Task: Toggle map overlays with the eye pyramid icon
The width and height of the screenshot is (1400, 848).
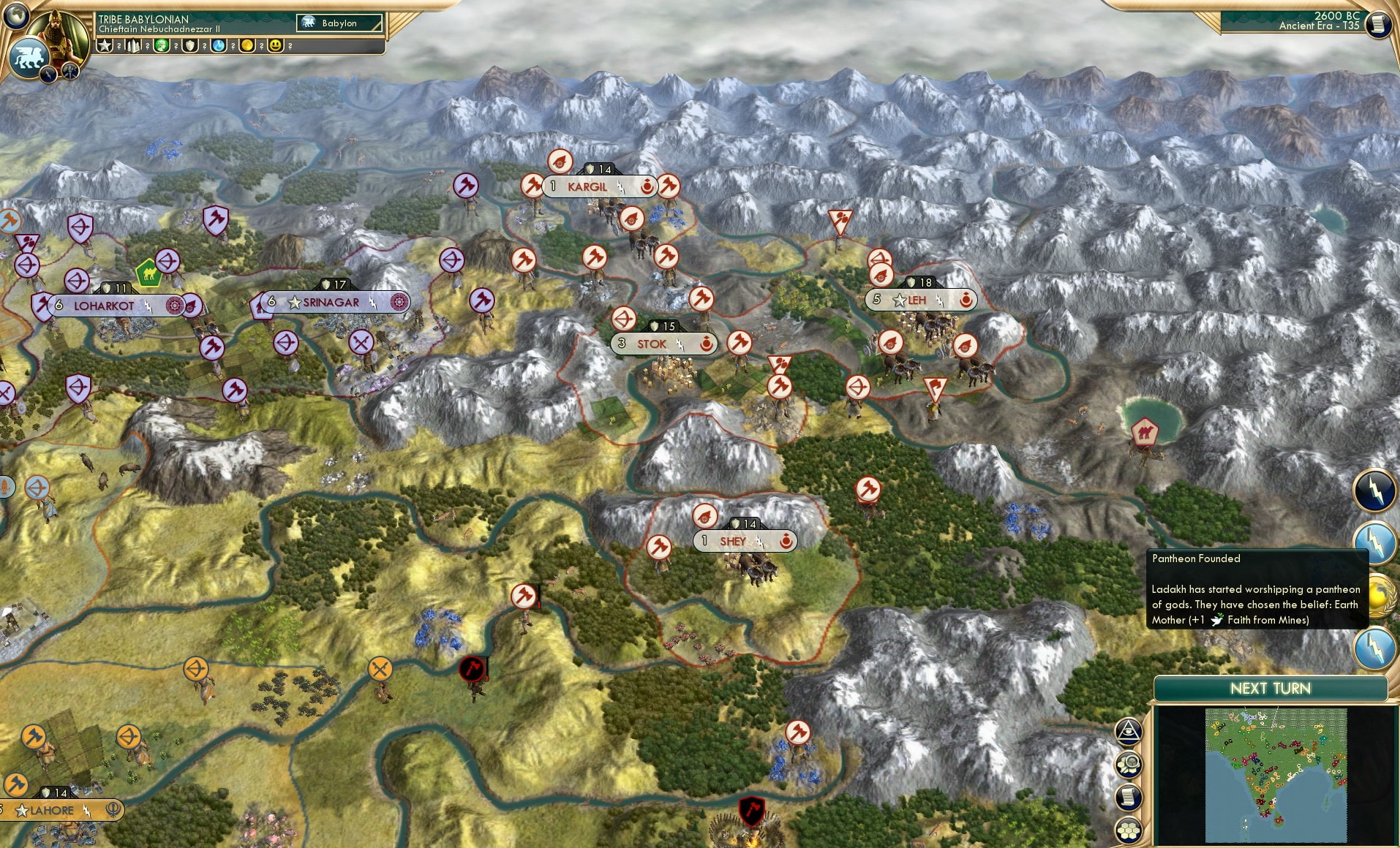Action: (1129, 731)
